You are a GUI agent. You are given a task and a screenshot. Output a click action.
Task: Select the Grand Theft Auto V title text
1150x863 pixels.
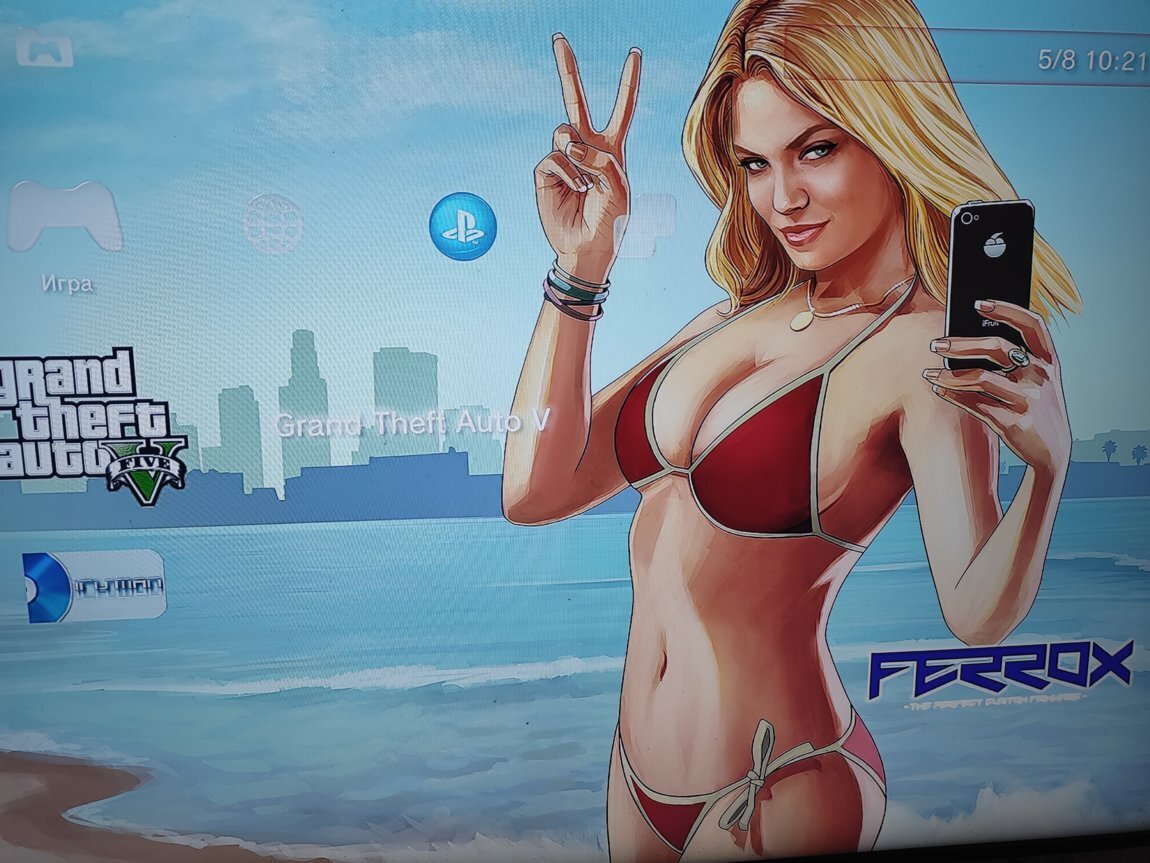tap(412, 423)
